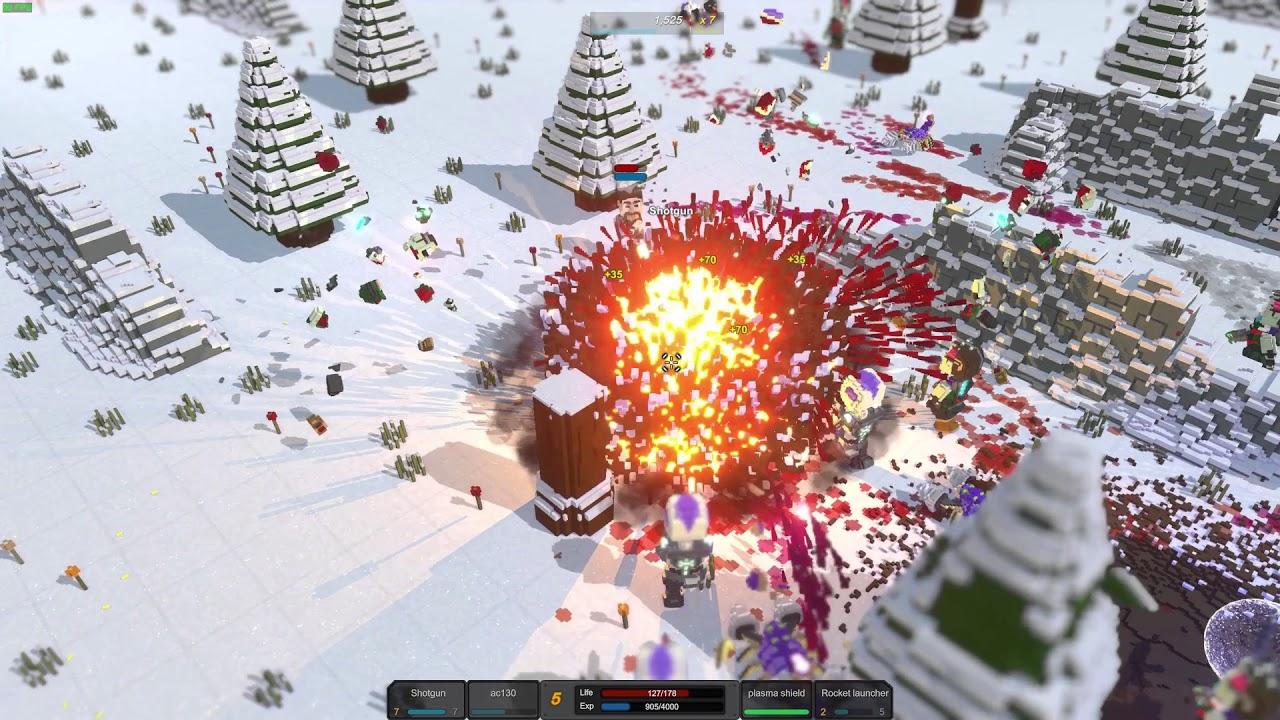Switch to the Rocket launcher slot
The image size is (1280, 720).
(854, 700)
